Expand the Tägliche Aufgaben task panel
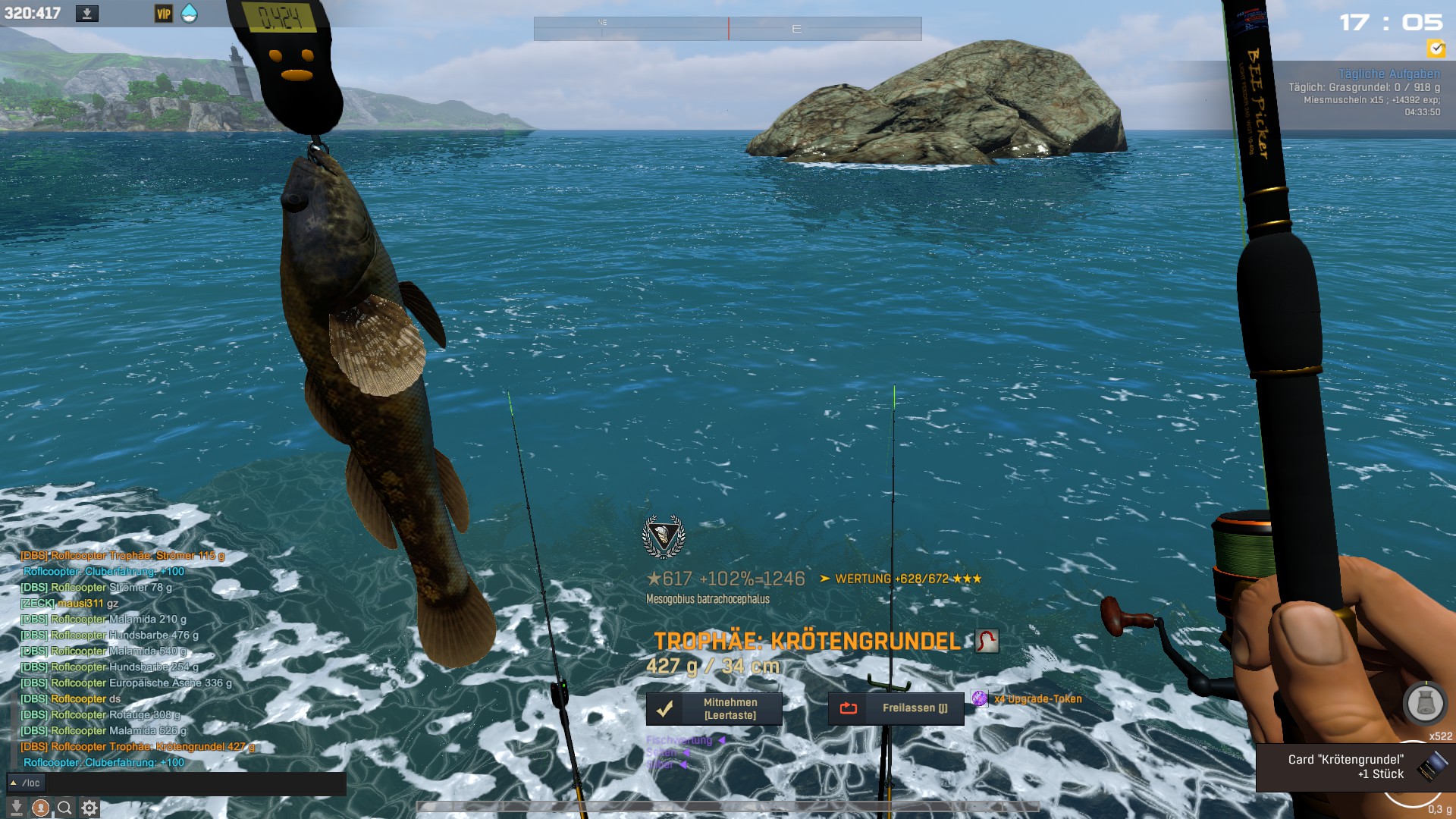The height and width of the screenshot is (819, 1456). [x=1389, y=74]
